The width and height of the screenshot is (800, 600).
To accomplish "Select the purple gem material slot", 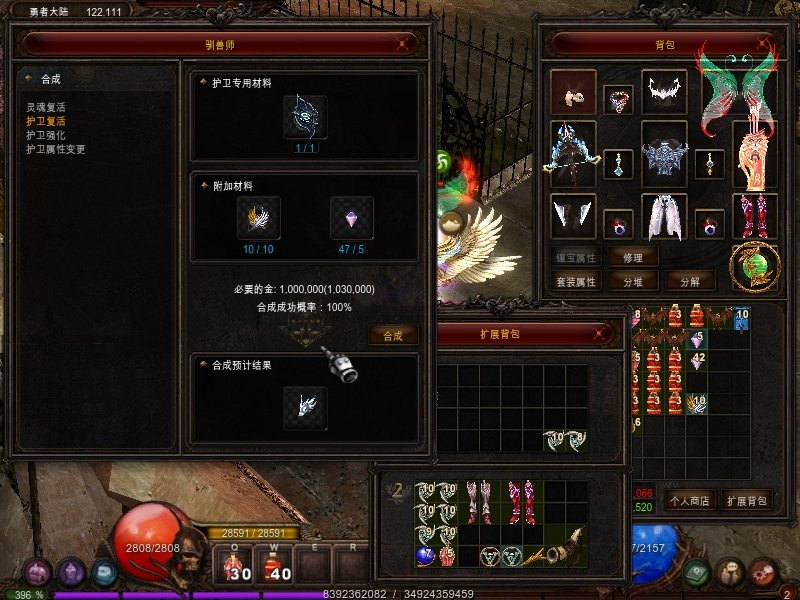I will (x=352, y=217).
